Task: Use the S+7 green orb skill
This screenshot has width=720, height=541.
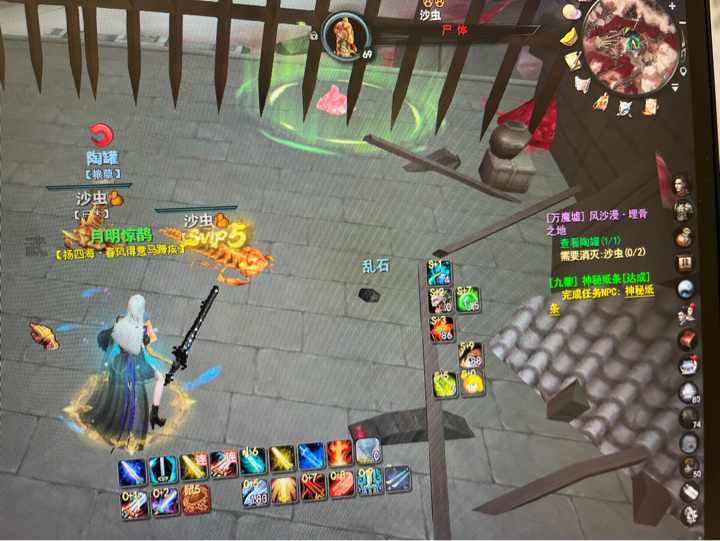Action: pyautogui.click(x=467, y=299)
